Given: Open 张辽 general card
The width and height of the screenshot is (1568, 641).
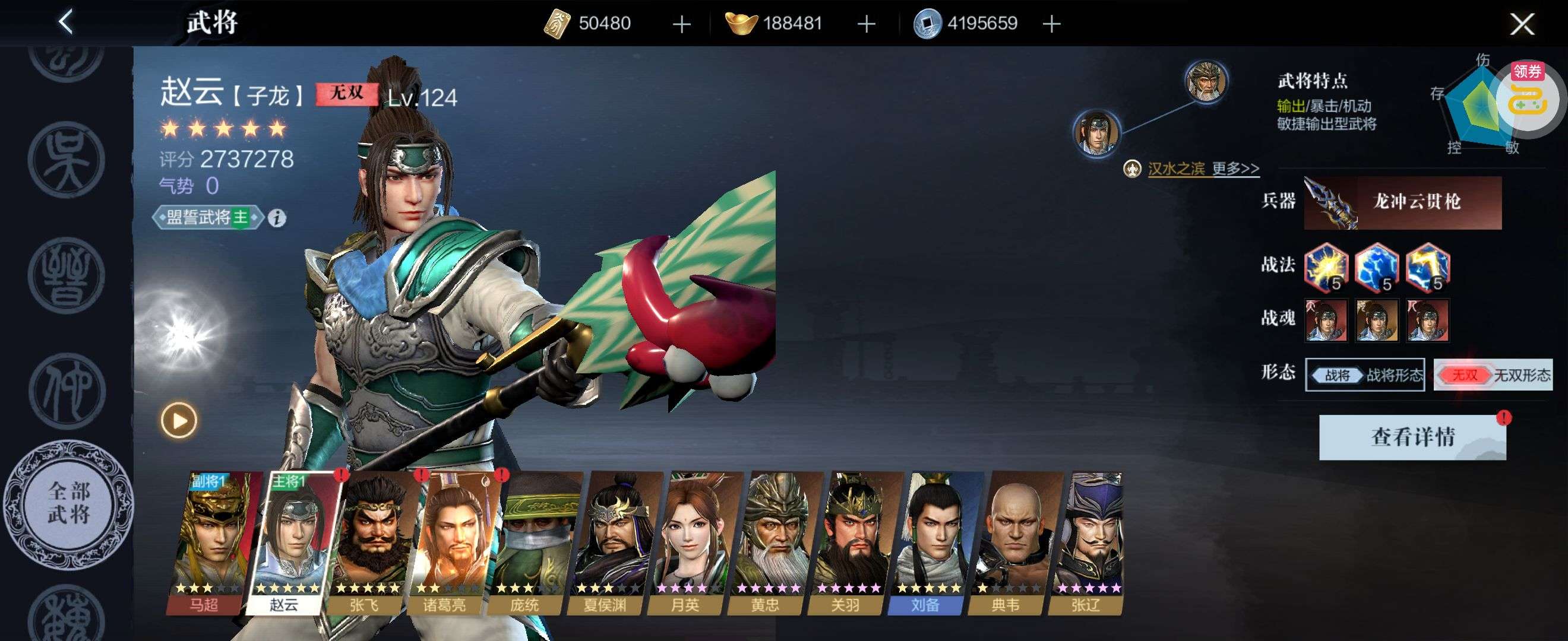Looking at the screenshot, I should [x=1089, y=543].
